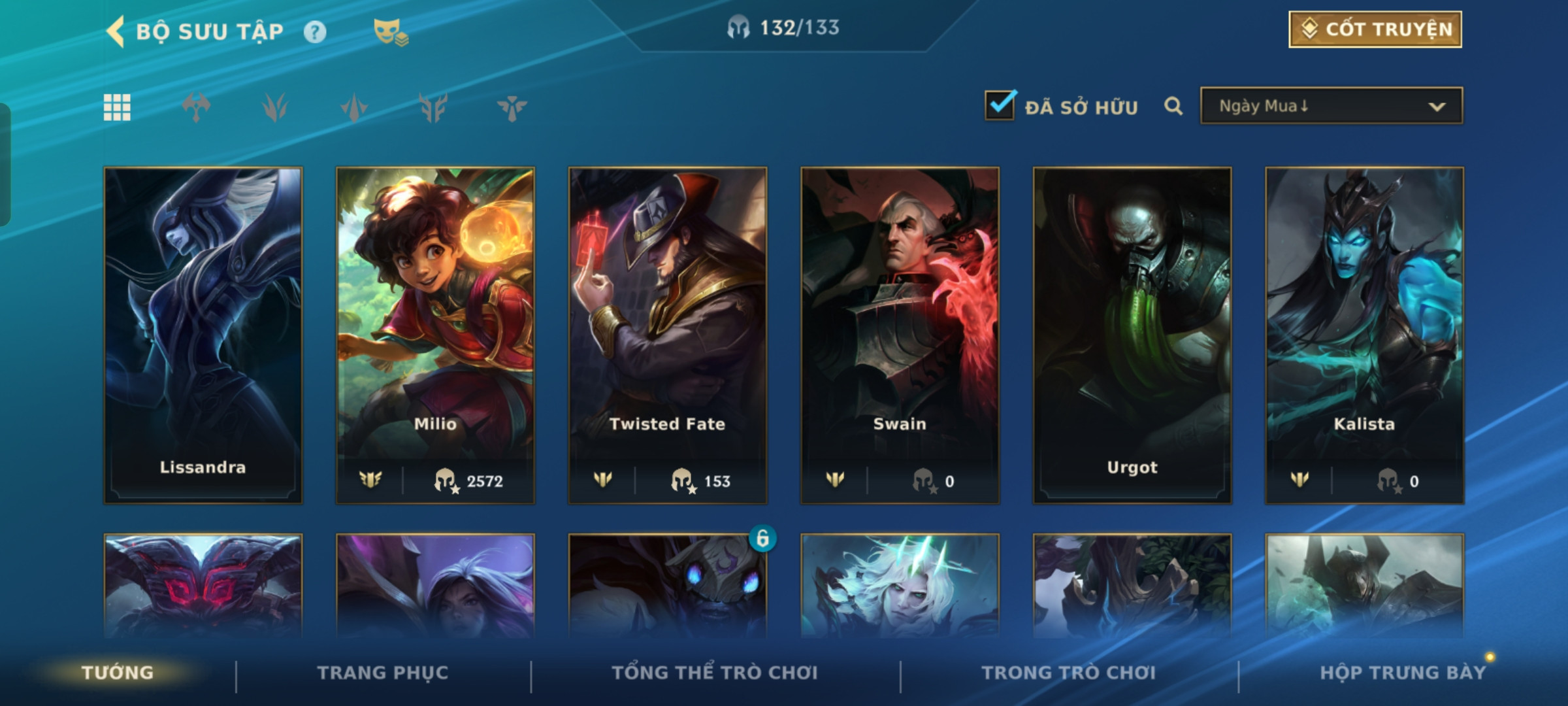Switch to the Trang Phục tab

(383, 673)
